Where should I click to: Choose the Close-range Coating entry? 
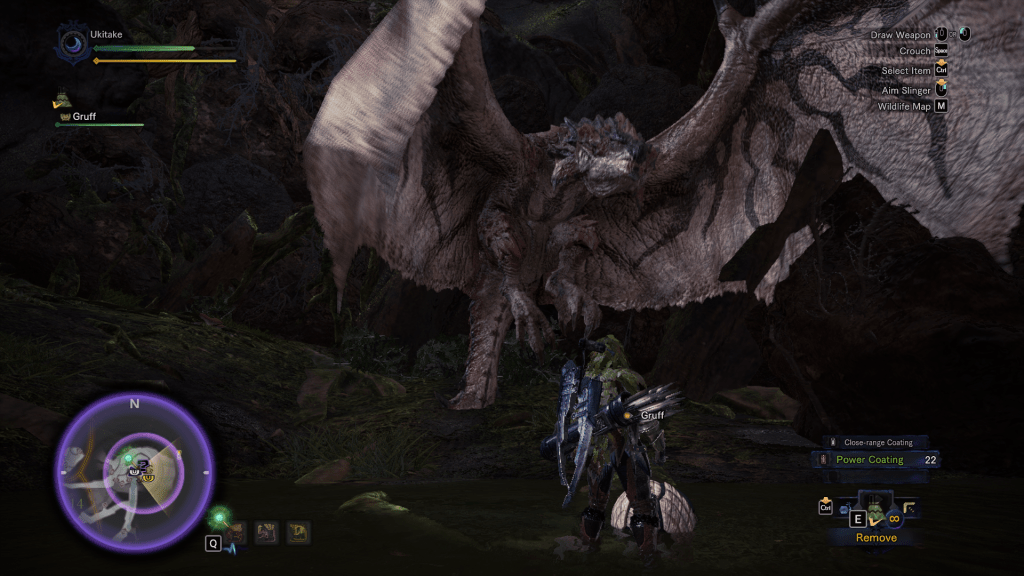click(x=871, y=442)
